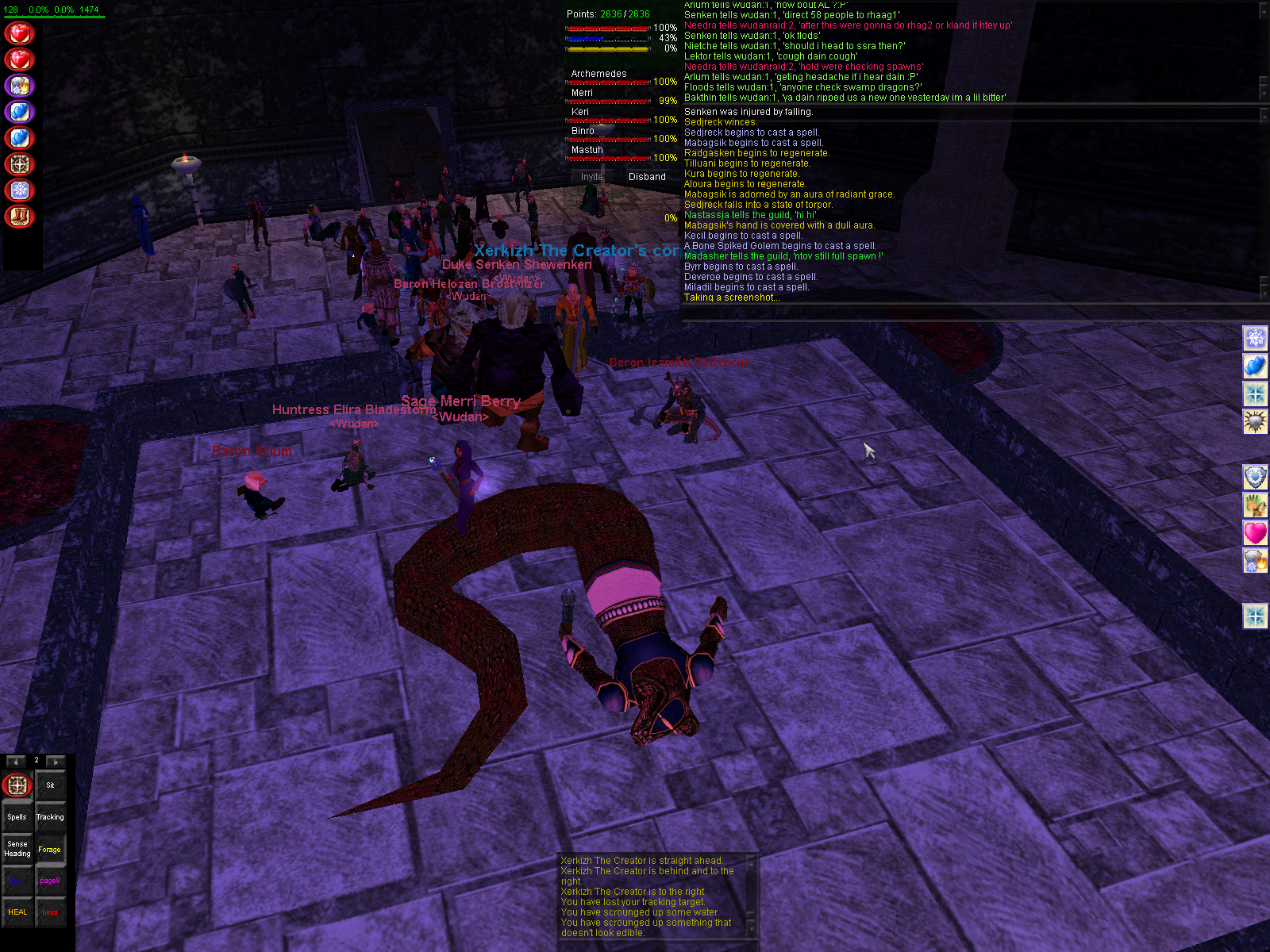Image resolution: width=1270 pixels, height=952 pixels.
Task: Click the red ninja hotkey
Action: [50, 912]
